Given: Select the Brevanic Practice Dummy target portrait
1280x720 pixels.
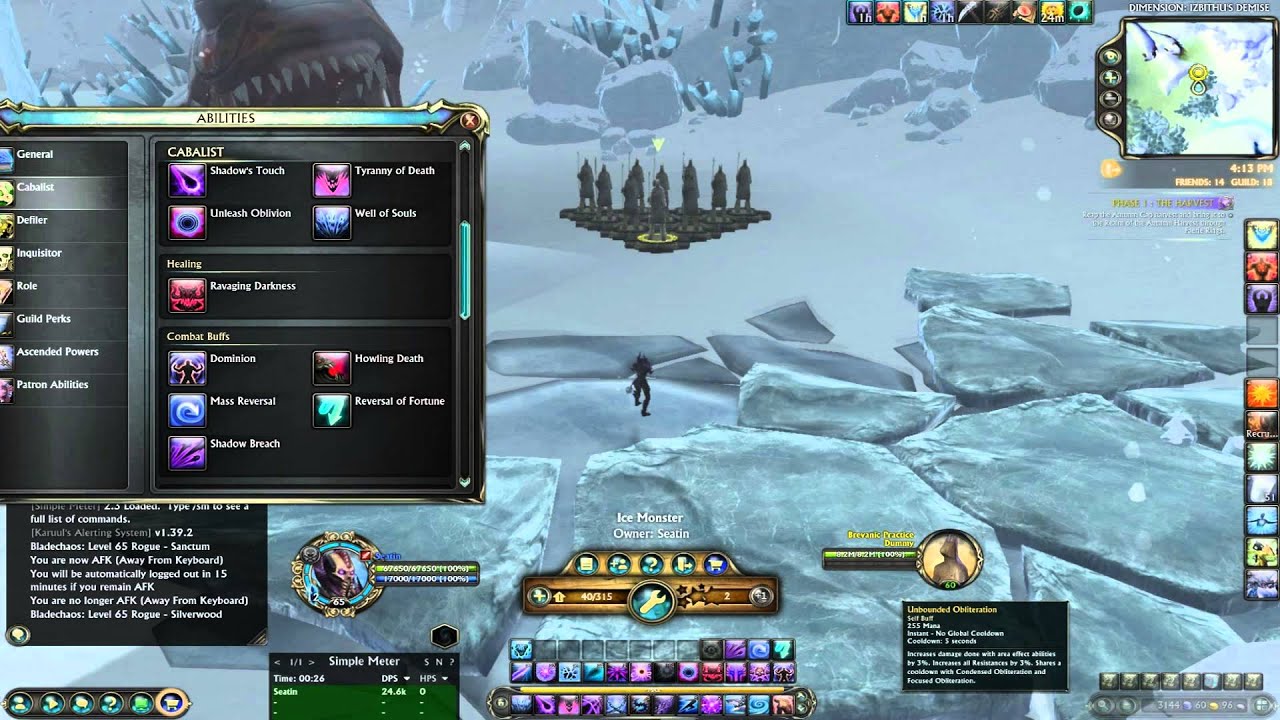Looking at the screenshot, I should pyautogui.click(x=948, y=558).
